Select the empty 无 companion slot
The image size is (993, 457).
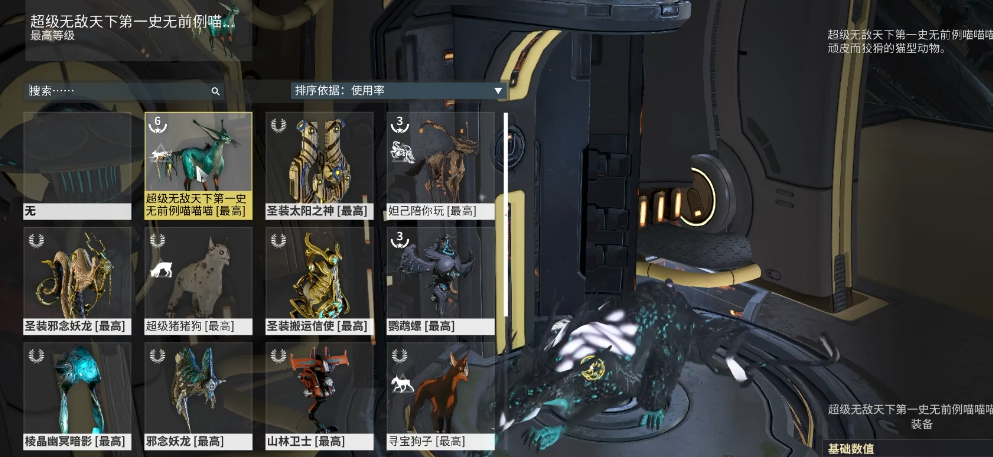coord(77,165)
